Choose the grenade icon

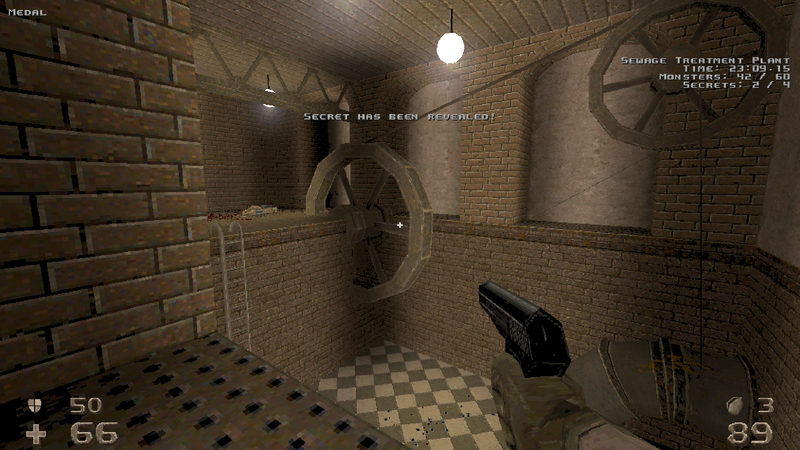736,405
